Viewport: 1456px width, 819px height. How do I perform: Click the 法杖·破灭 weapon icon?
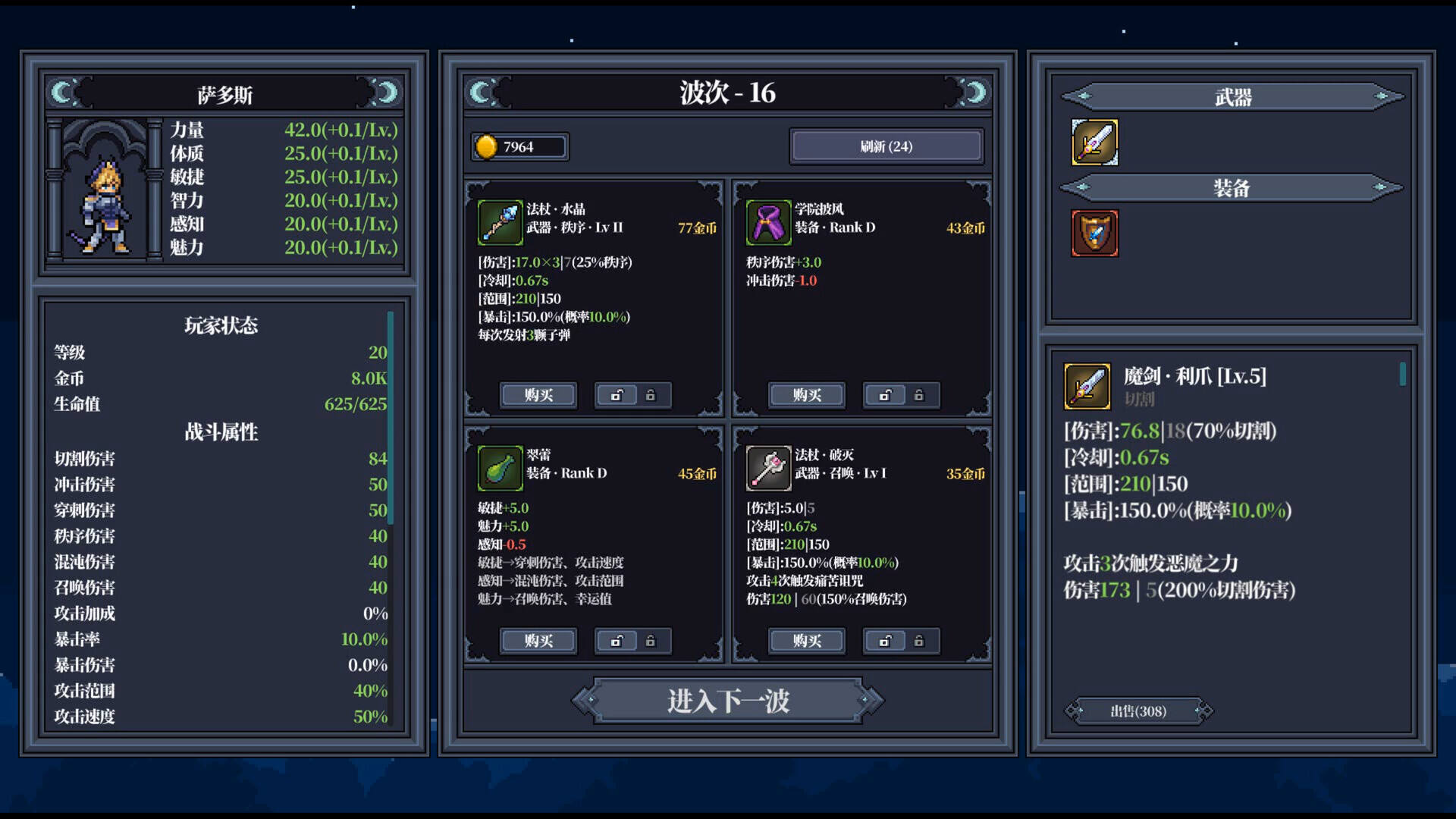(767, 468)
